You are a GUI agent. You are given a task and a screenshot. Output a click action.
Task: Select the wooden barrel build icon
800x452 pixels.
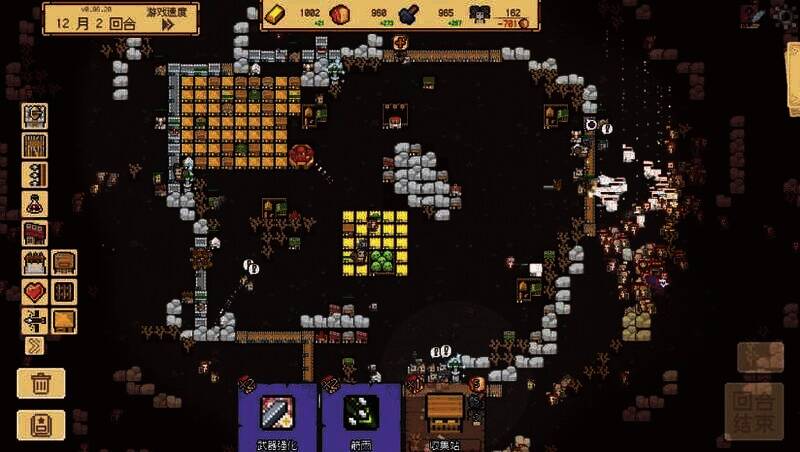click(64, 263)
